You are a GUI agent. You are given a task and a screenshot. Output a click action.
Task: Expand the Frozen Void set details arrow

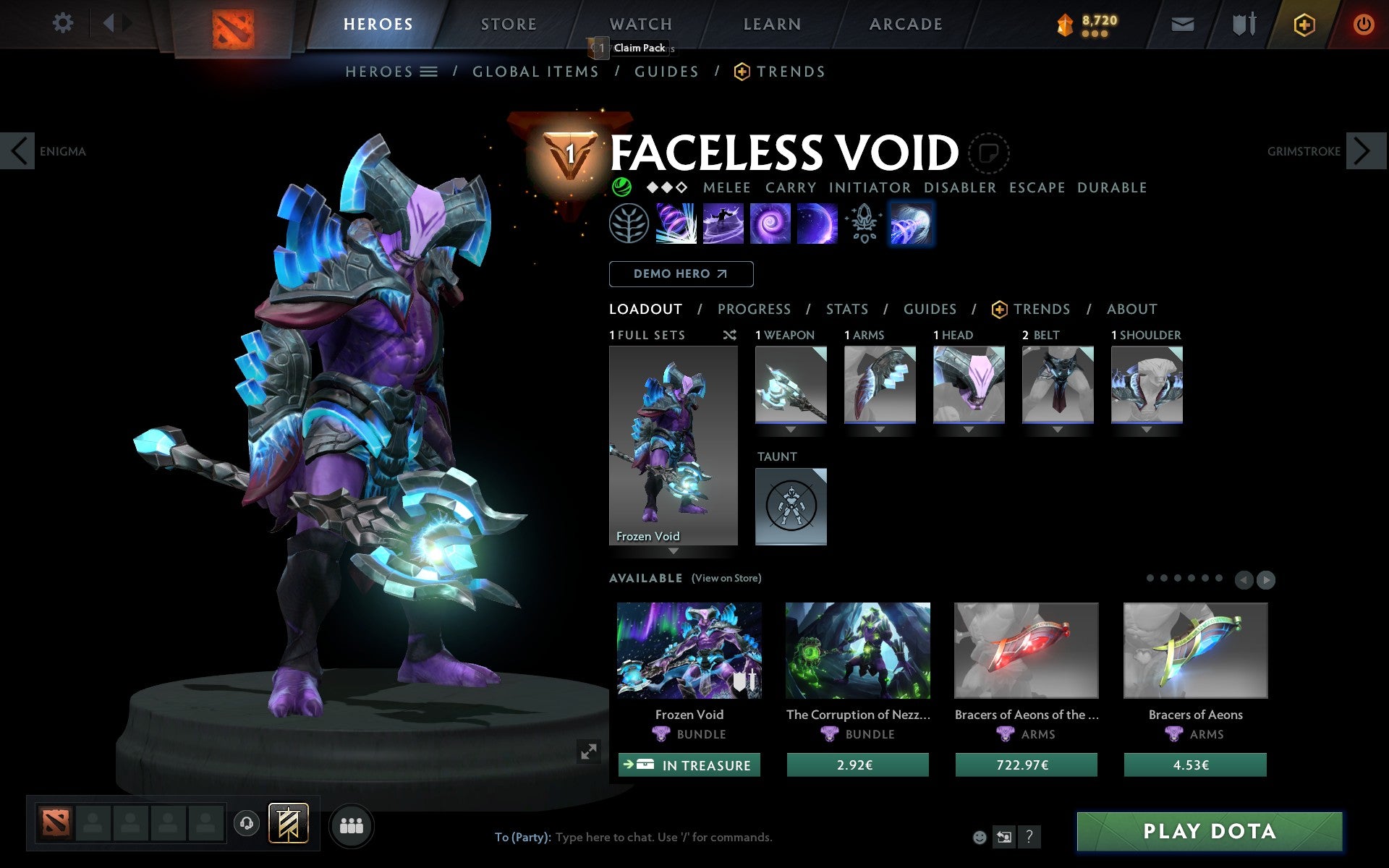coord(673,551)
